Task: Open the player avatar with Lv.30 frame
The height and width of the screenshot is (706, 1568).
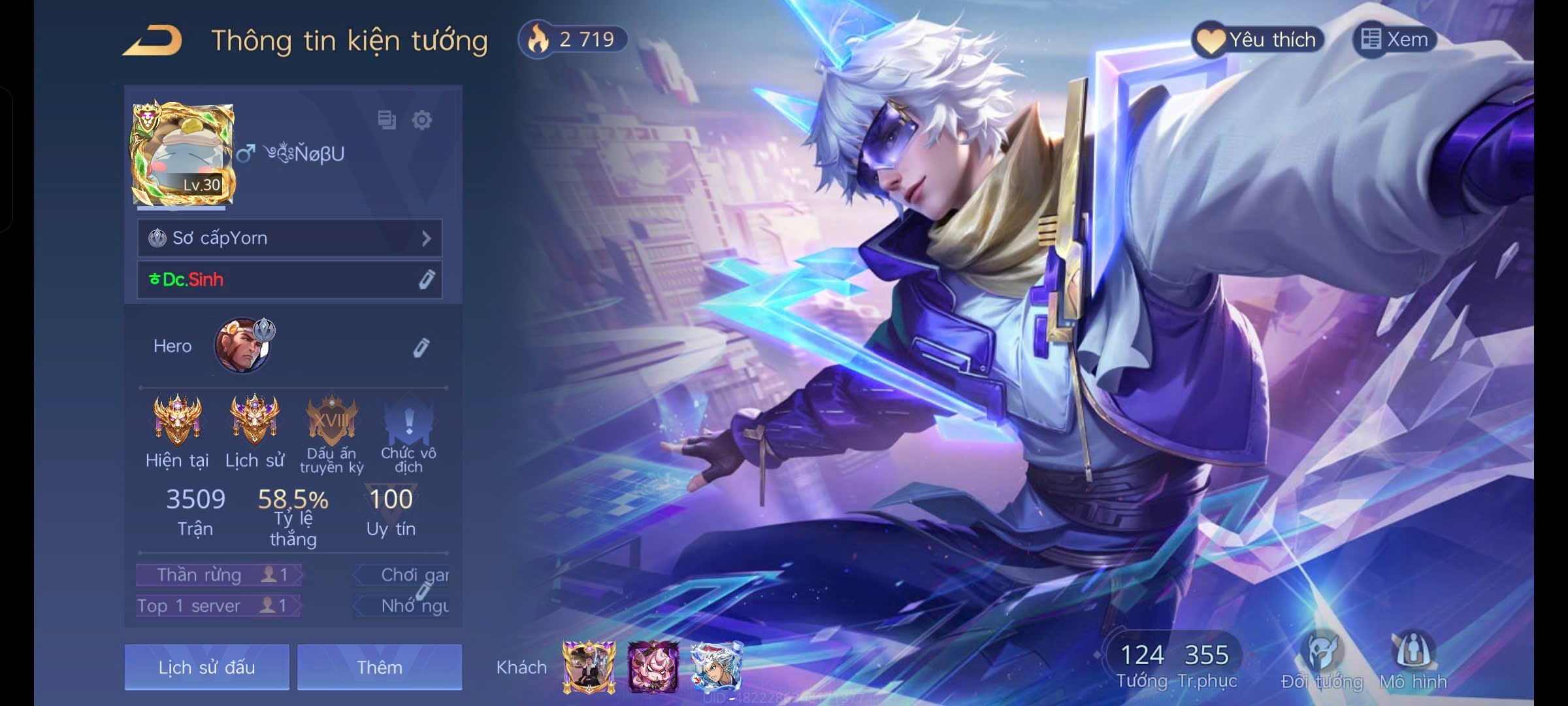Action: tap(182, 154)
